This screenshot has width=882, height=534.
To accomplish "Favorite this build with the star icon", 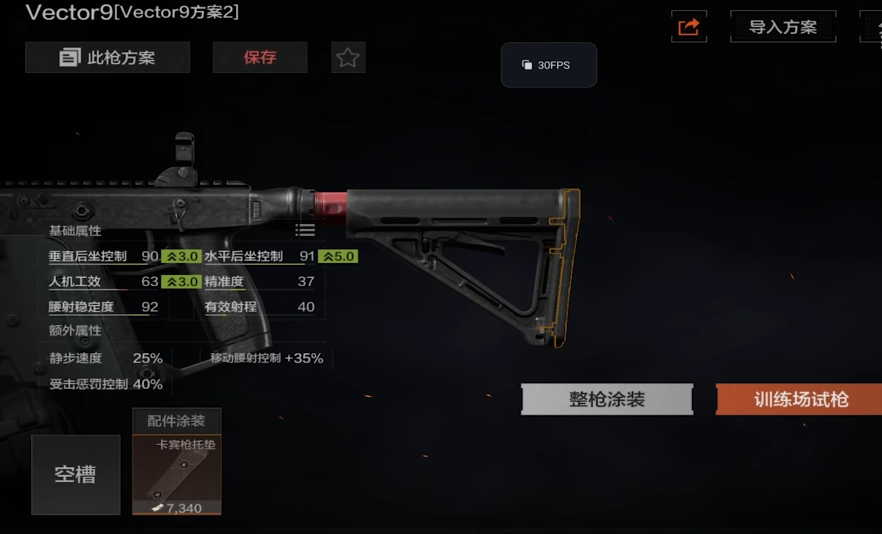I will (348, 58).
